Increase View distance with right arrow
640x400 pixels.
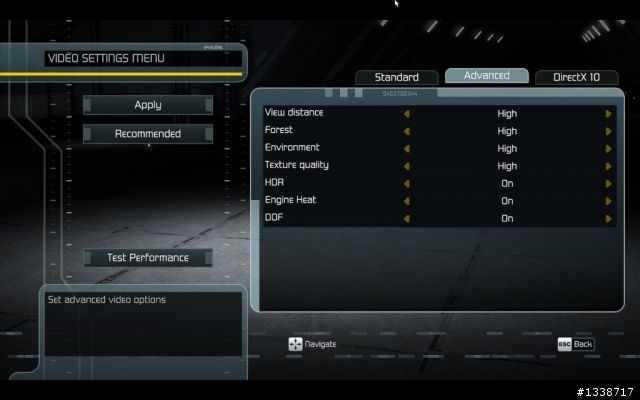(608, 114)
